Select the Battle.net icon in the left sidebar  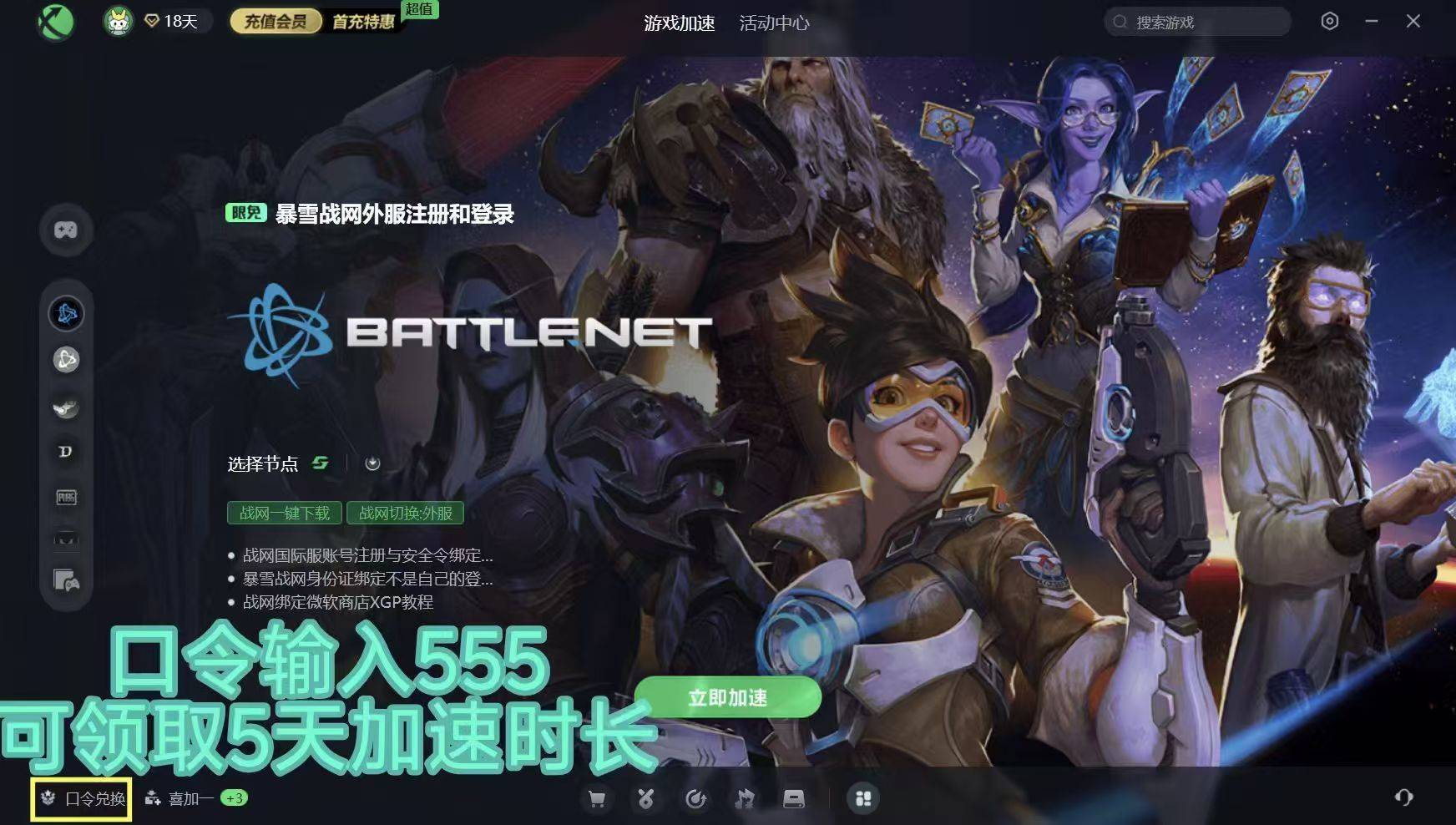coord(67,312)
